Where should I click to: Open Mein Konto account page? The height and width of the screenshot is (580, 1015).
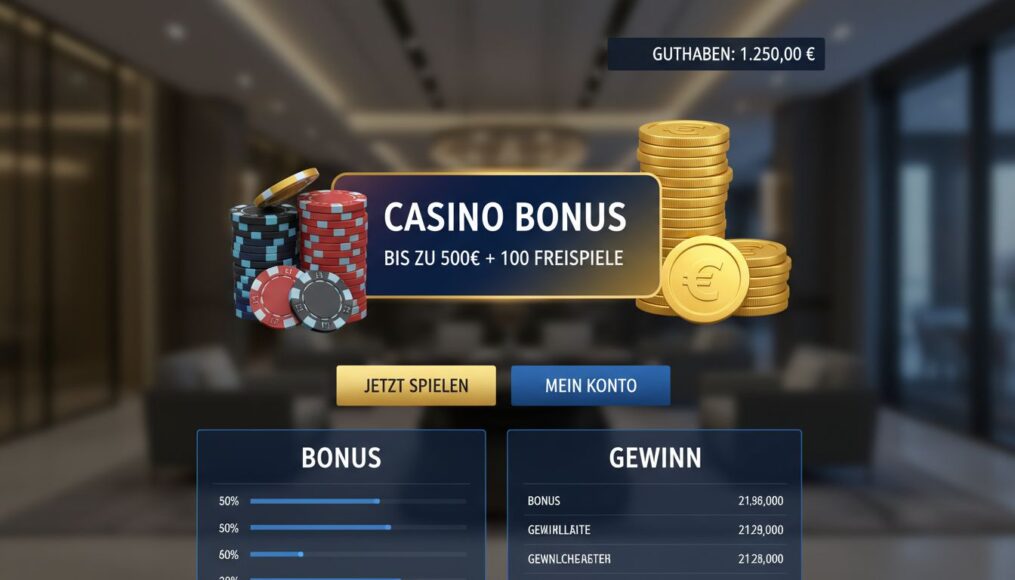pos(590,385)
